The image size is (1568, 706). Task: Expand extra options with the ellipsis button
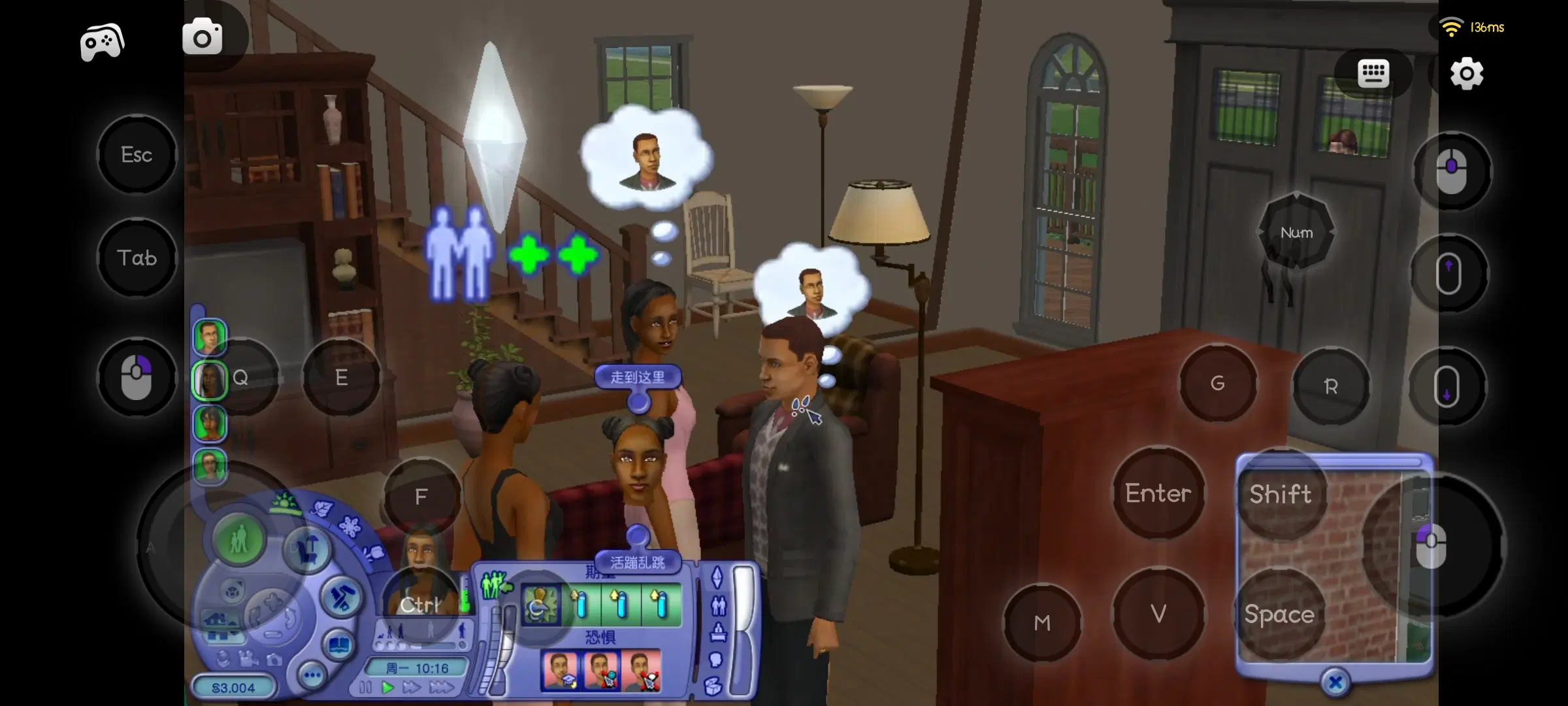point(312,675)
